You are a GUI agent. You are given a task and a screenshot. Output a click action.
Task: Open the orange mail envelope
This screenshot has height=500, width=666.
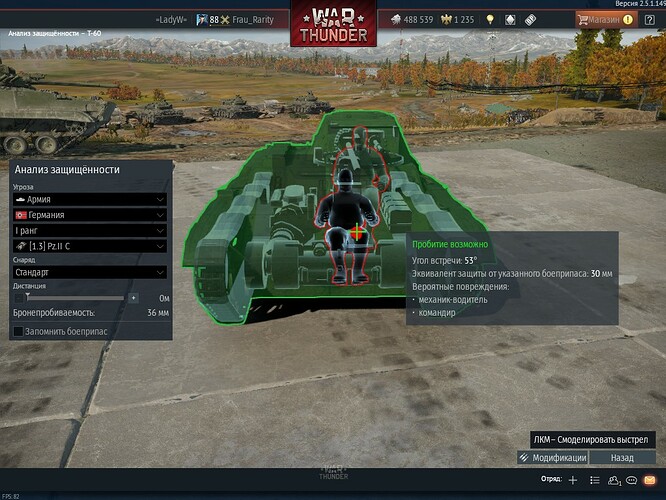(x=649, y=480)
